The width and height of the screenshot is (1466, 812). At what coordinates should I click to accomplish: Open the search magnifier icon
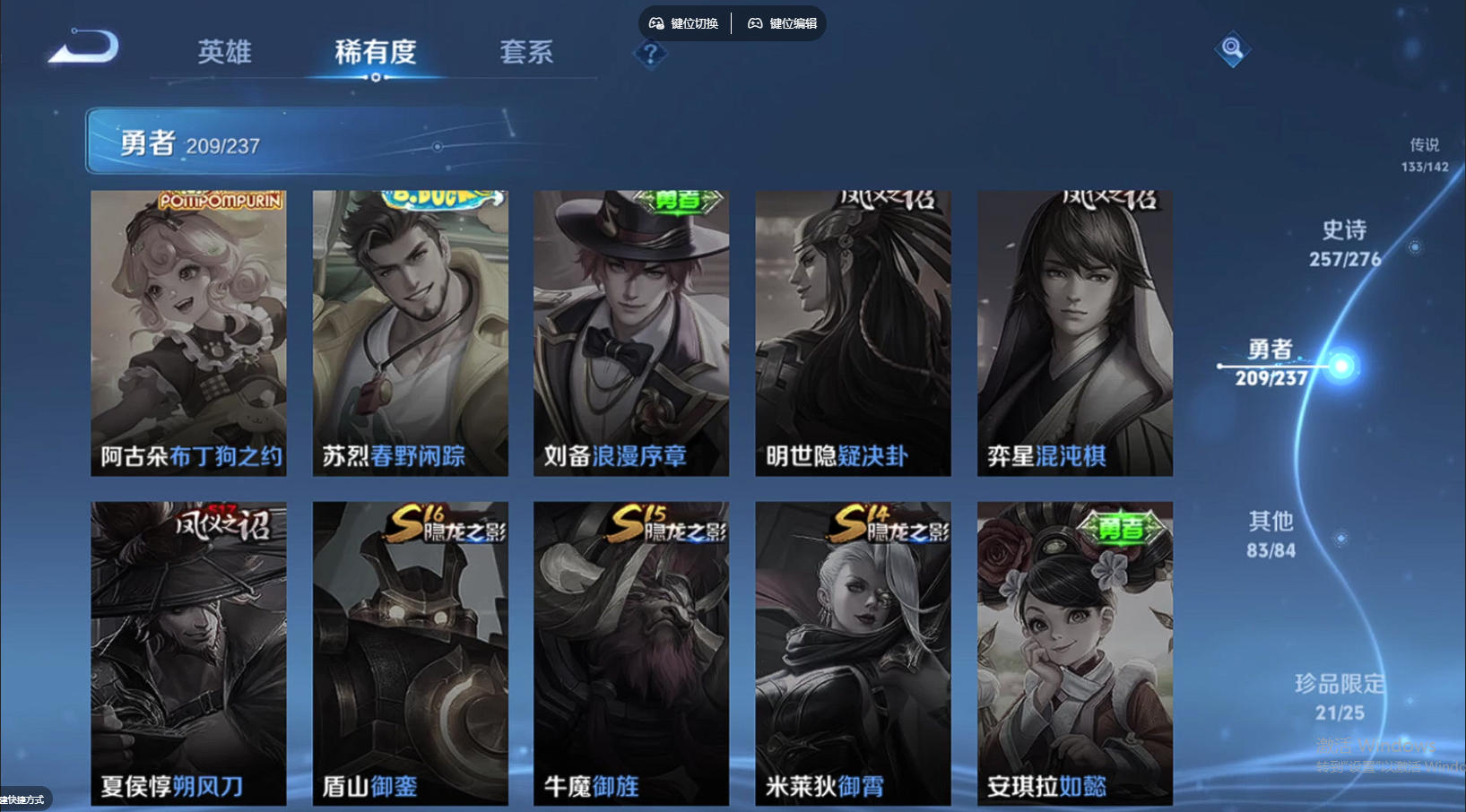[x=1232, y=50]
